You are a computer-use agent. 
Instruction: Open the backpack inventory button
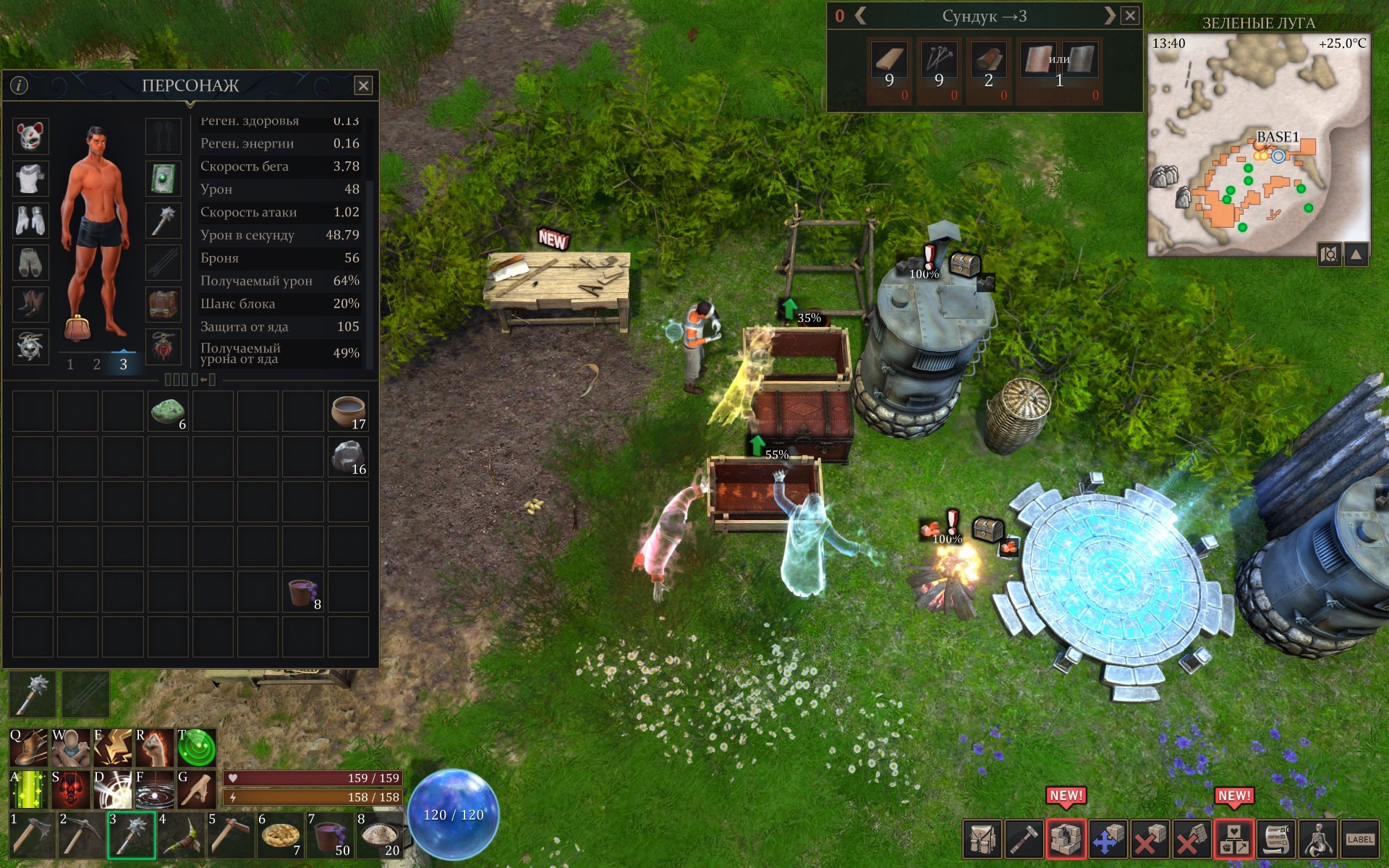(x=982, y=839)
